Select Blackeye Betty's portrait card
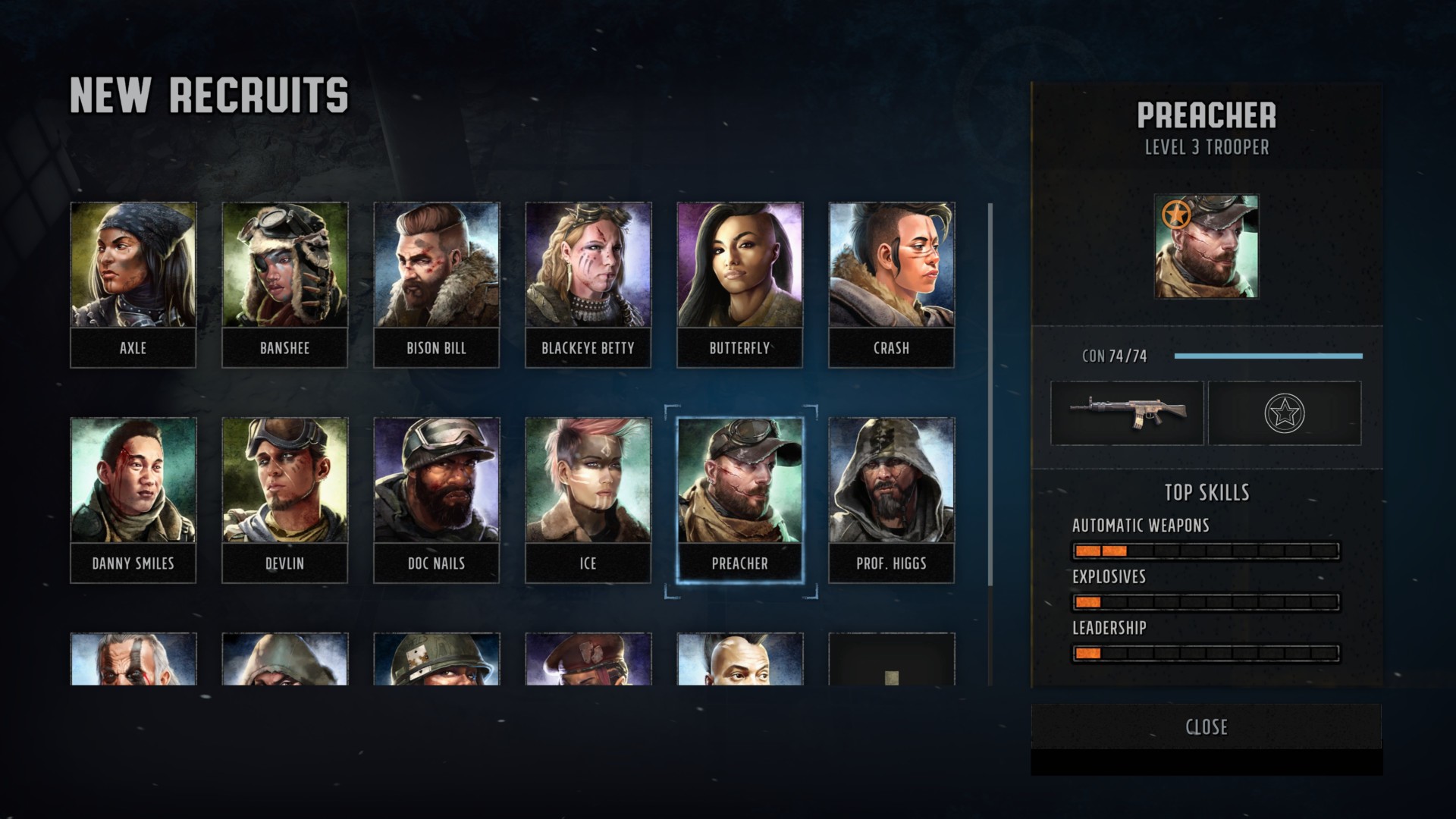This screenshot has width=1456, height=819. (x=588, y=284)
